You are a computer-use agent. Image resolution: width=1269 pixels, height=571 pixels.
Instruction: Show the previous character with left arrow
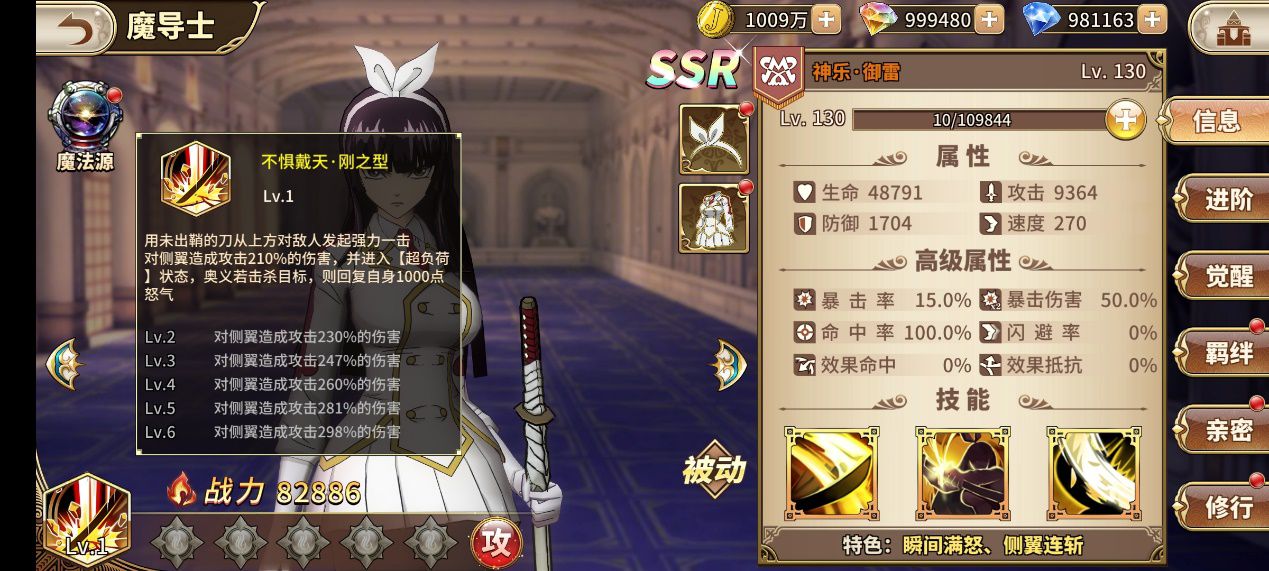click(63, 364)
